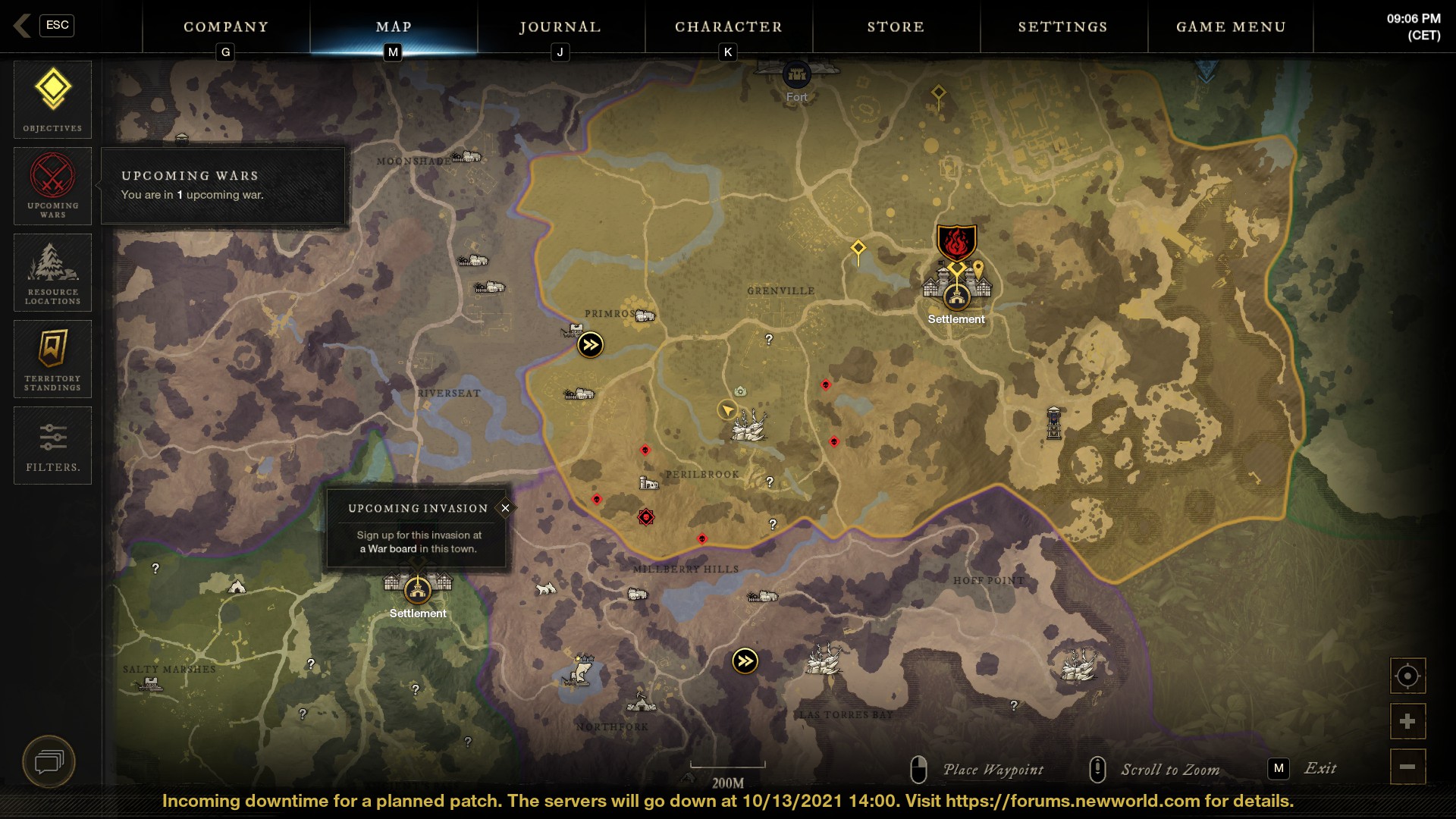Zoom out with the minus button
Image resolution: width=1456 pixels, height=819 pixels.
tap(1407, 767)
